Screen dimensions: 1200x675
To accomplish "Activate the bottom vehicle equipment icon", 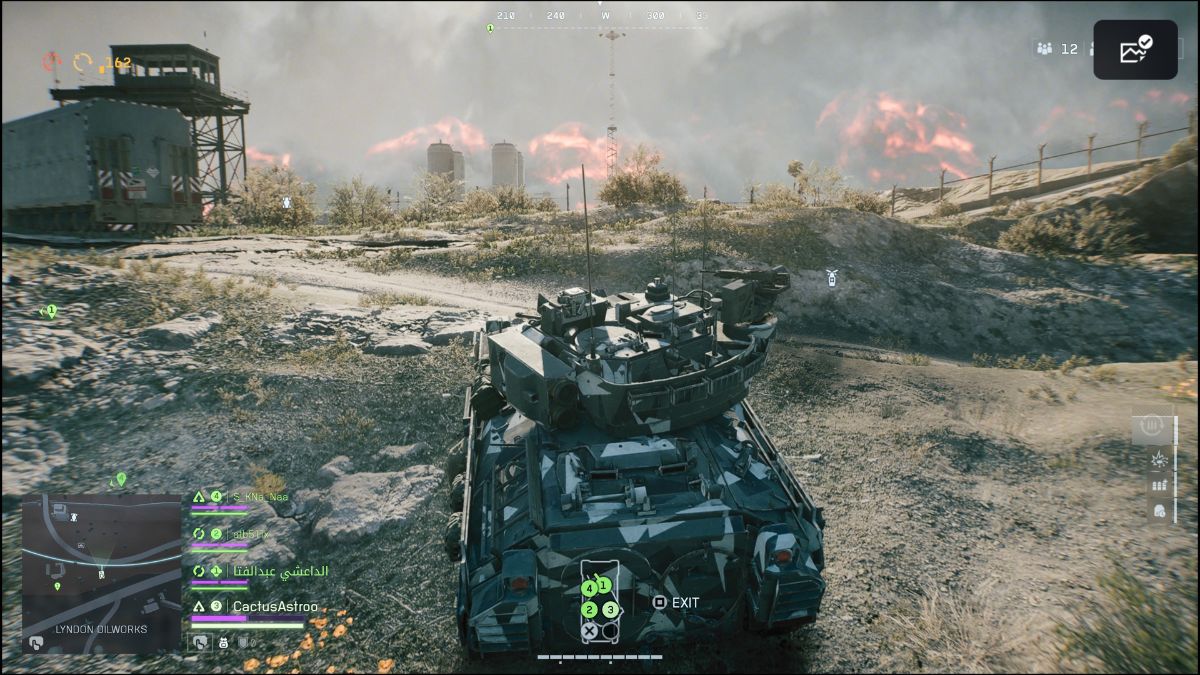I will (1159, 510).
